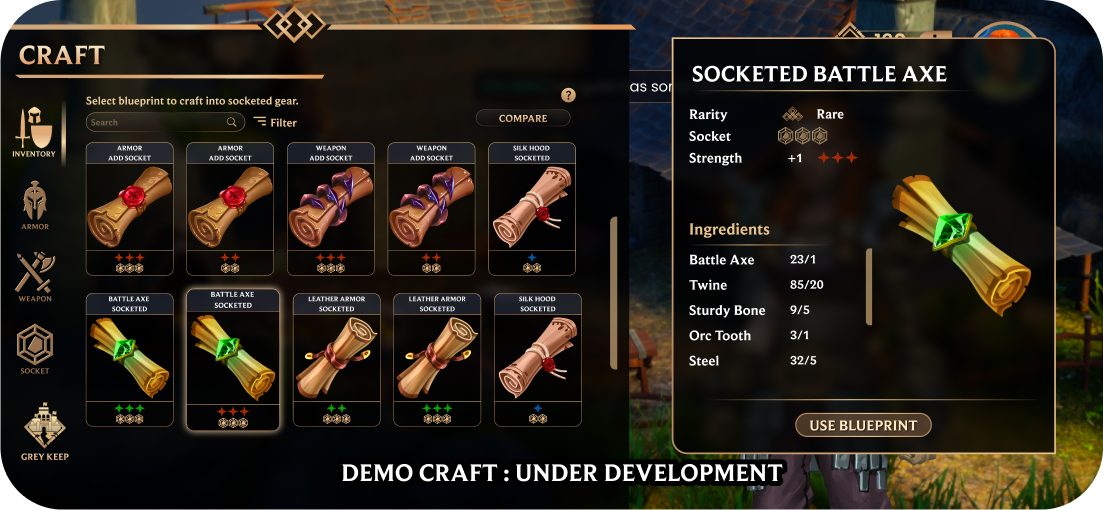Show help via the question mark icon
1103x510 pixels.
(568, 95)
